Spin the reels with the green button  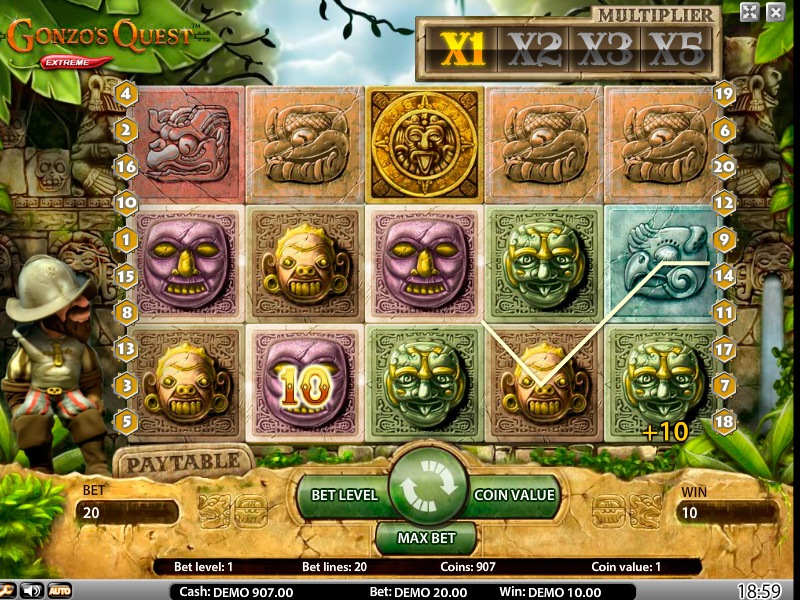tap(428, 487)
